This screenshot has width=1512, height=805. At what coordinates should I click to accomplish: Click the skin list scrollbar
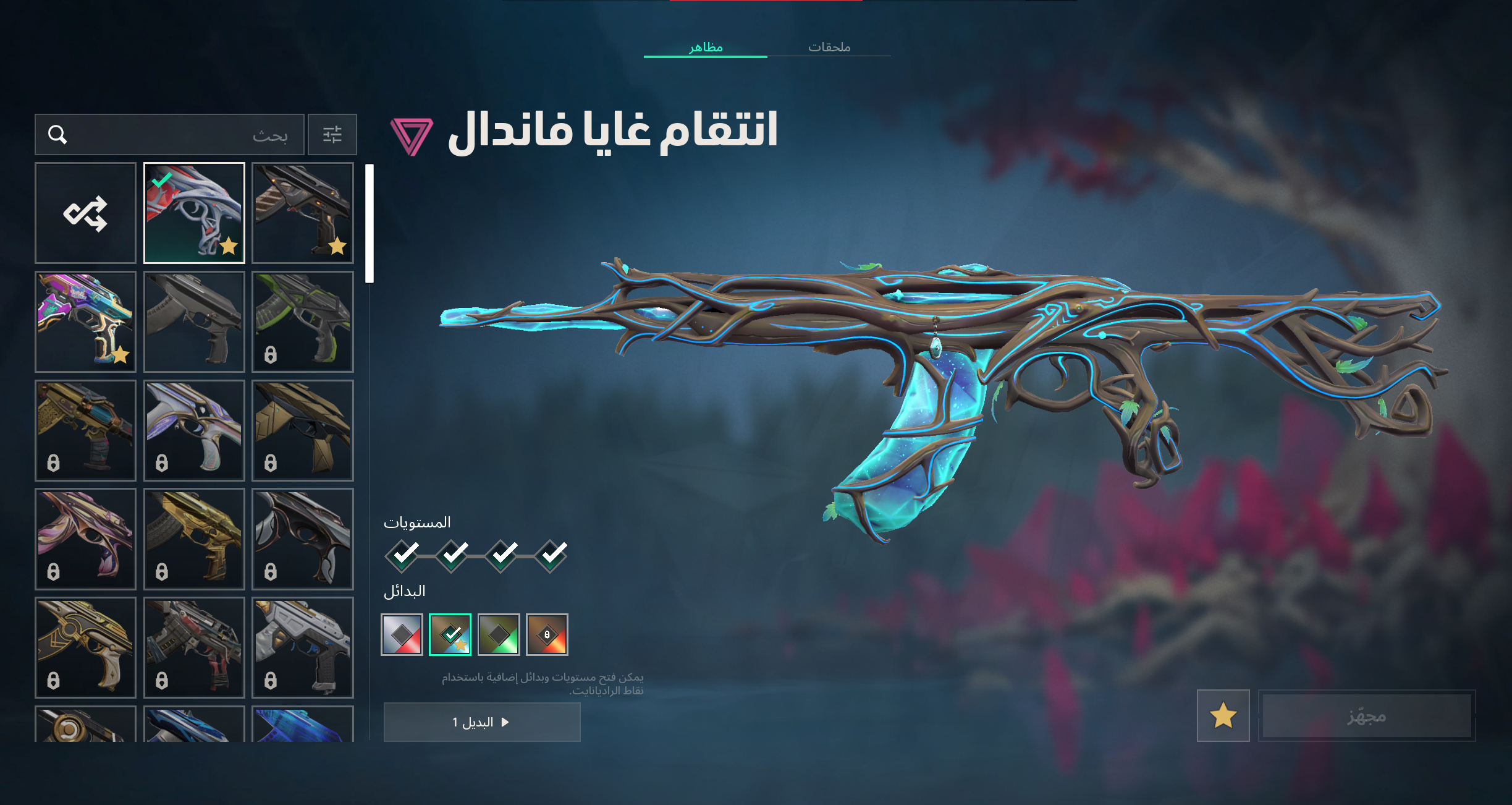pos(370,223)
